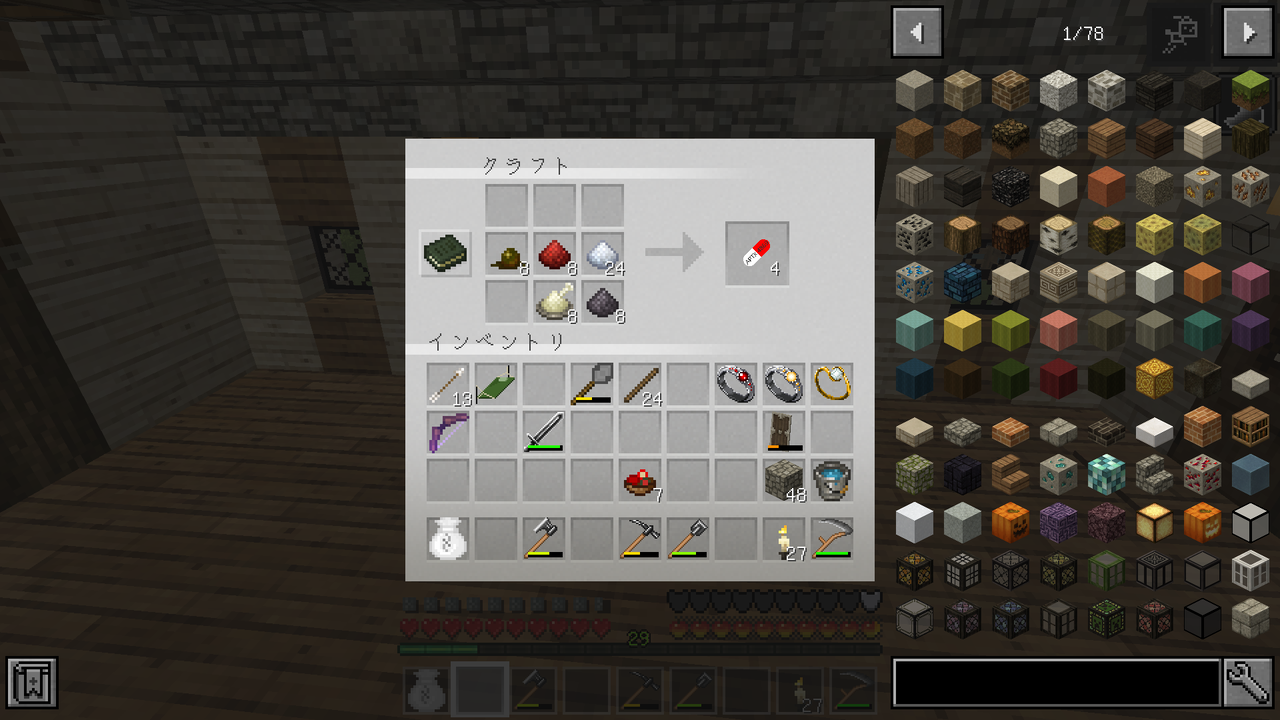Select the scythe in the bottom inventory row
Image resolution: width=1280 pixels, height=720 pixels.
pyautogui.click(x=833, y=540)
